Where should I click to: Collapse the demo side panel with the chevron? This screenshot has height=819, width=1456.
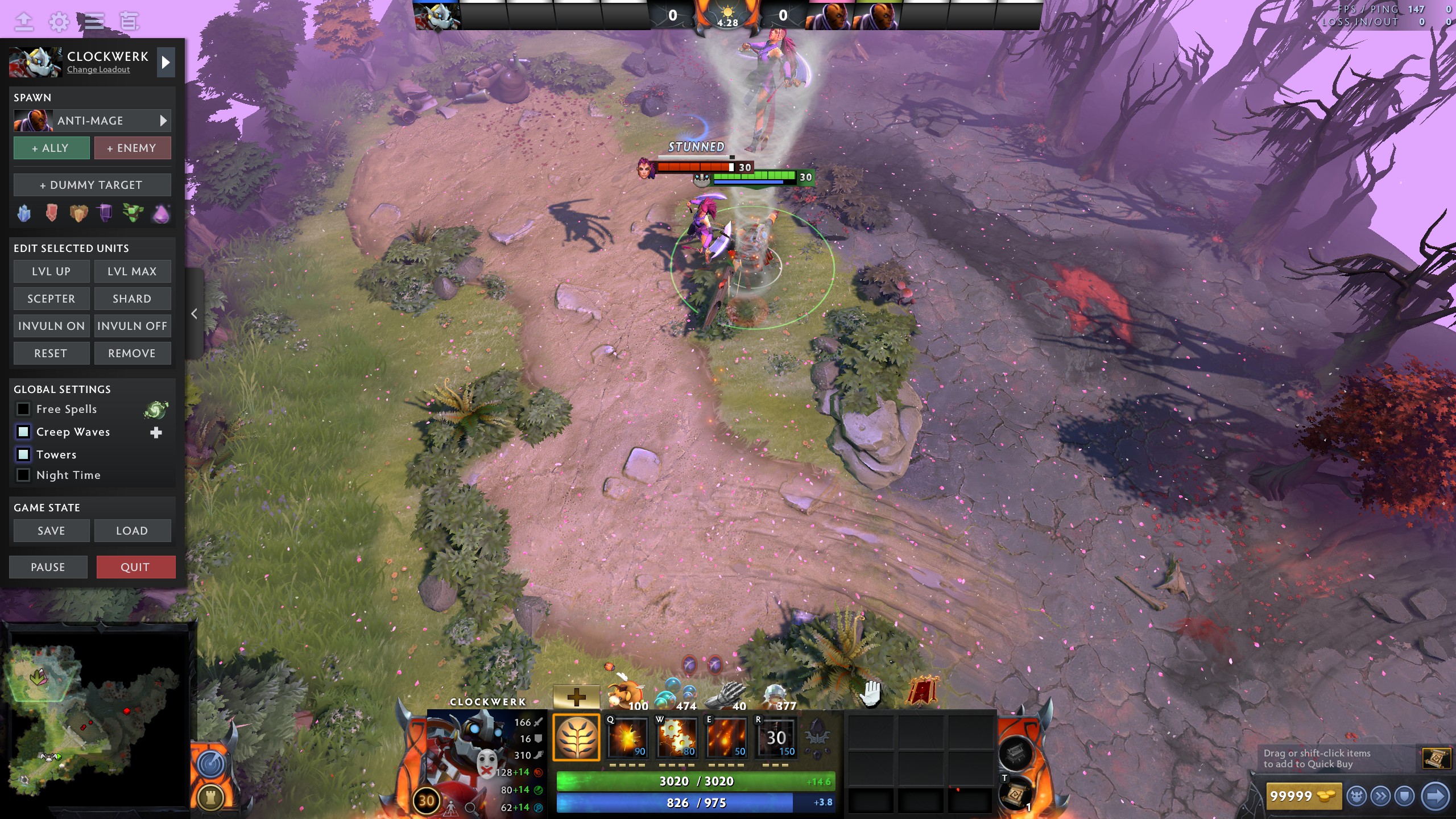pos(194,314)
